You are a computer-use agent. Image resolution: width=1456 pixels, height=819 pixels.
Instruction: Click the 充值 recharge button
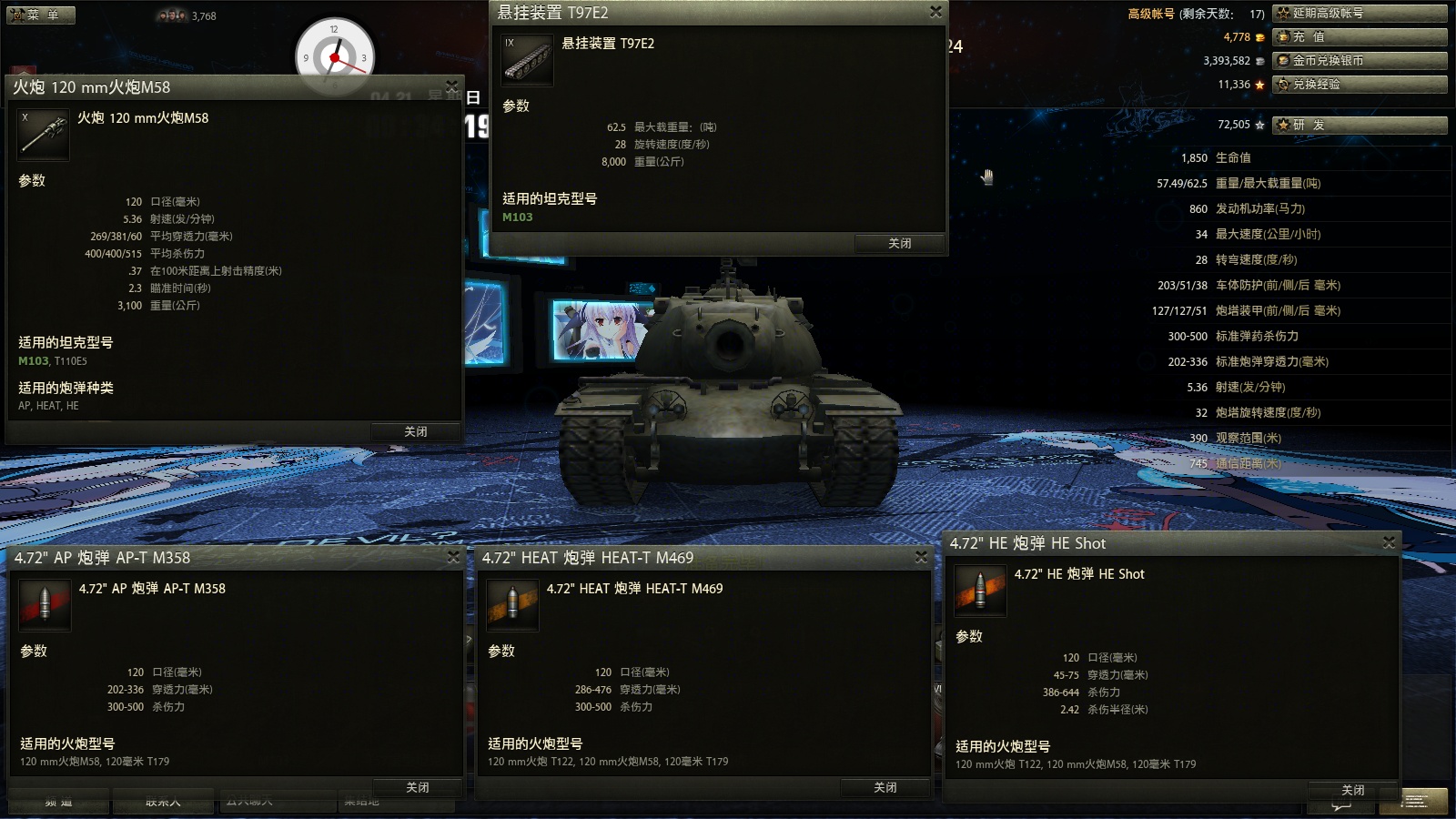click(1360, 38)
